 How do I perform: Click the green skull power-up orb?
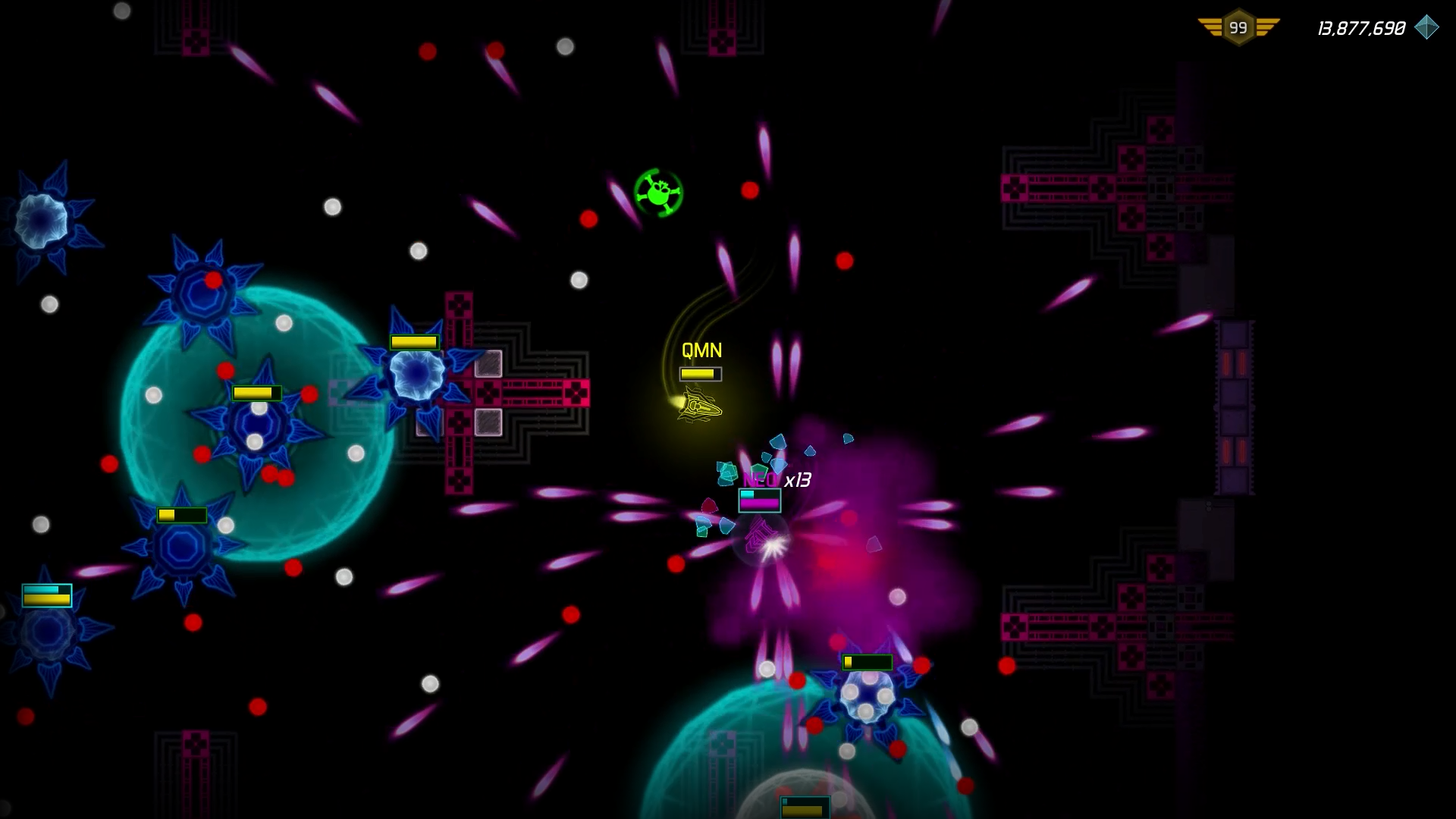tap(660, 193)
